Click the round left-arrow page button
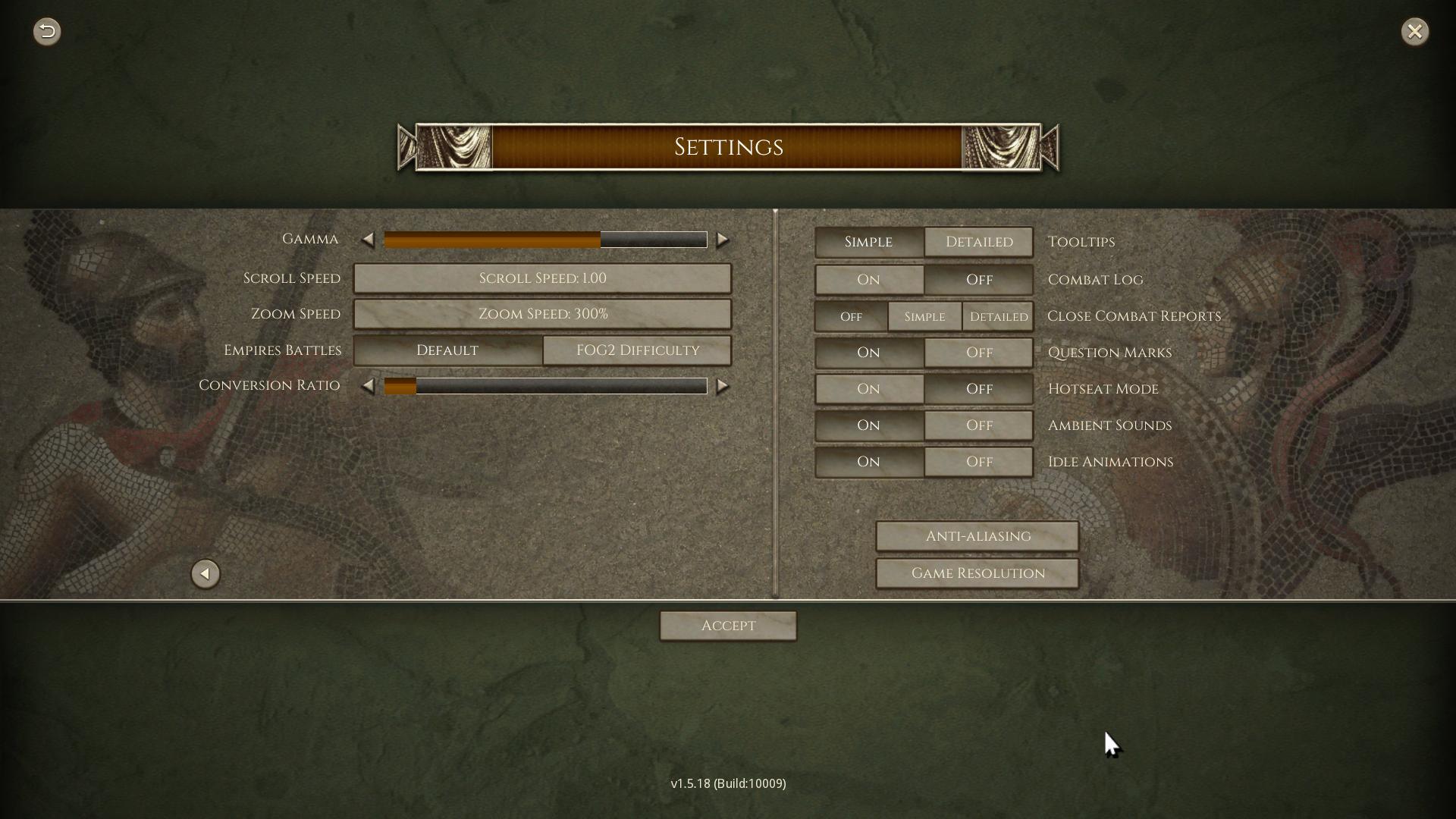1456x819 pixels. (205, 574)
